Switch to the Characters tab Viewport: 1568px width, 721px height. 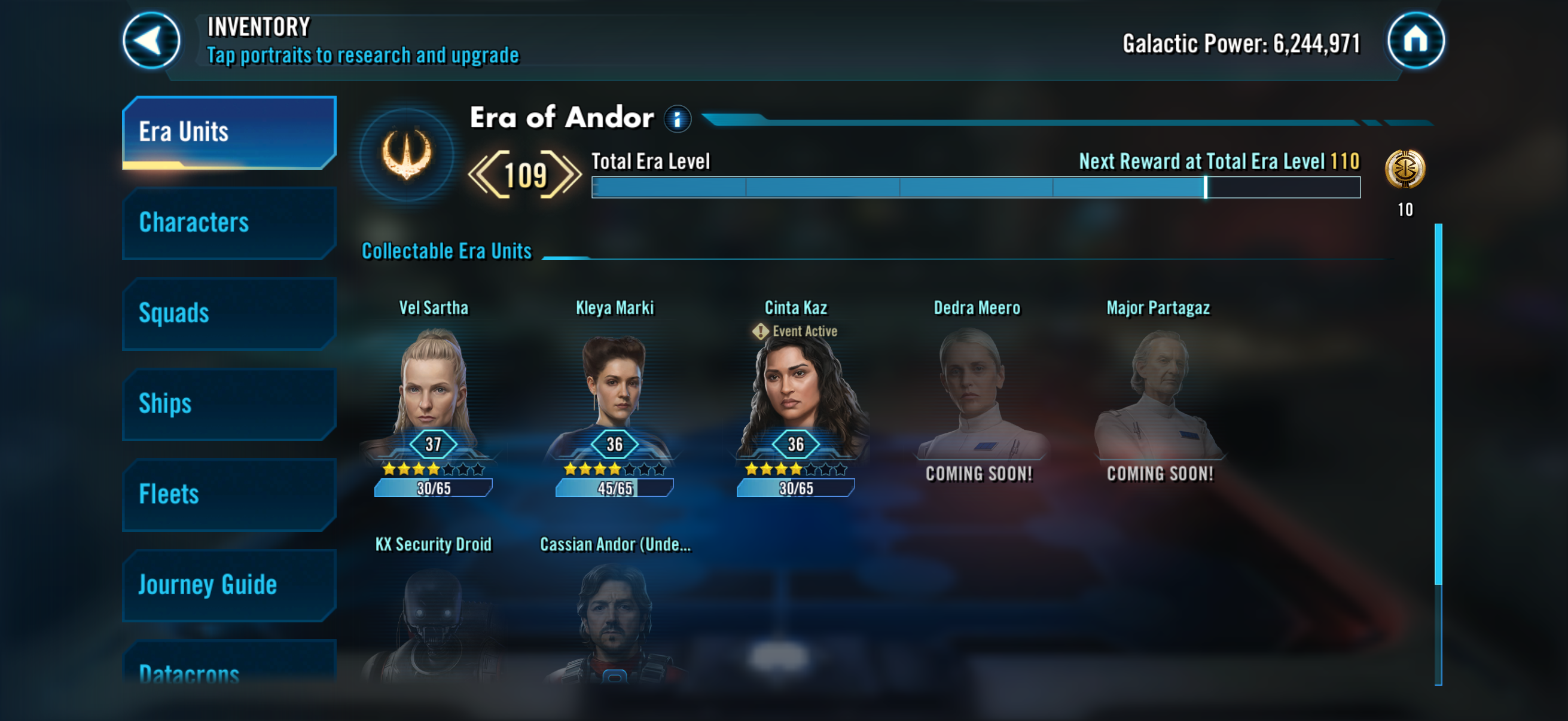pos(229,222)
